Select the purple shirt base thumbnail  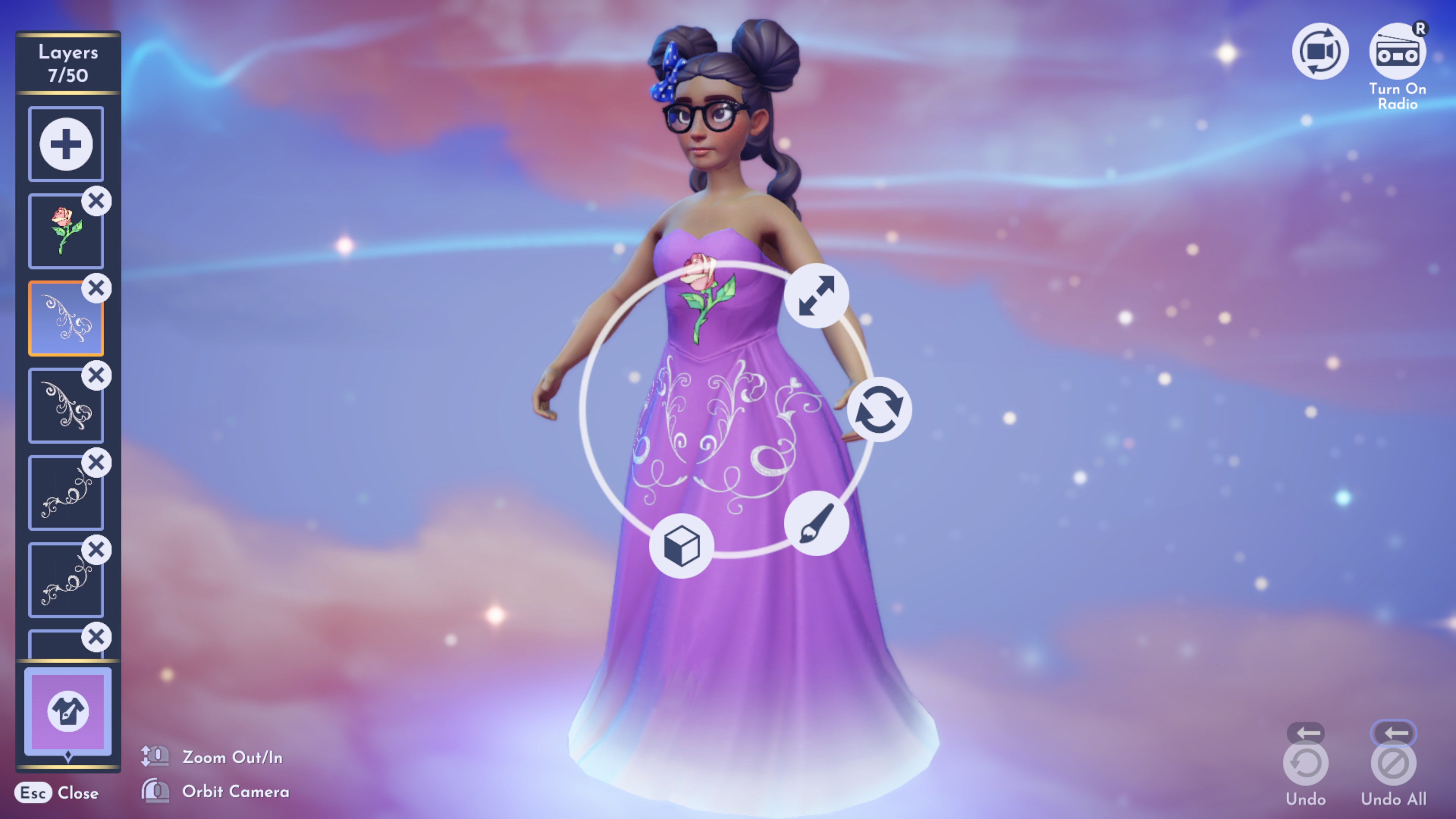point(67,711)
